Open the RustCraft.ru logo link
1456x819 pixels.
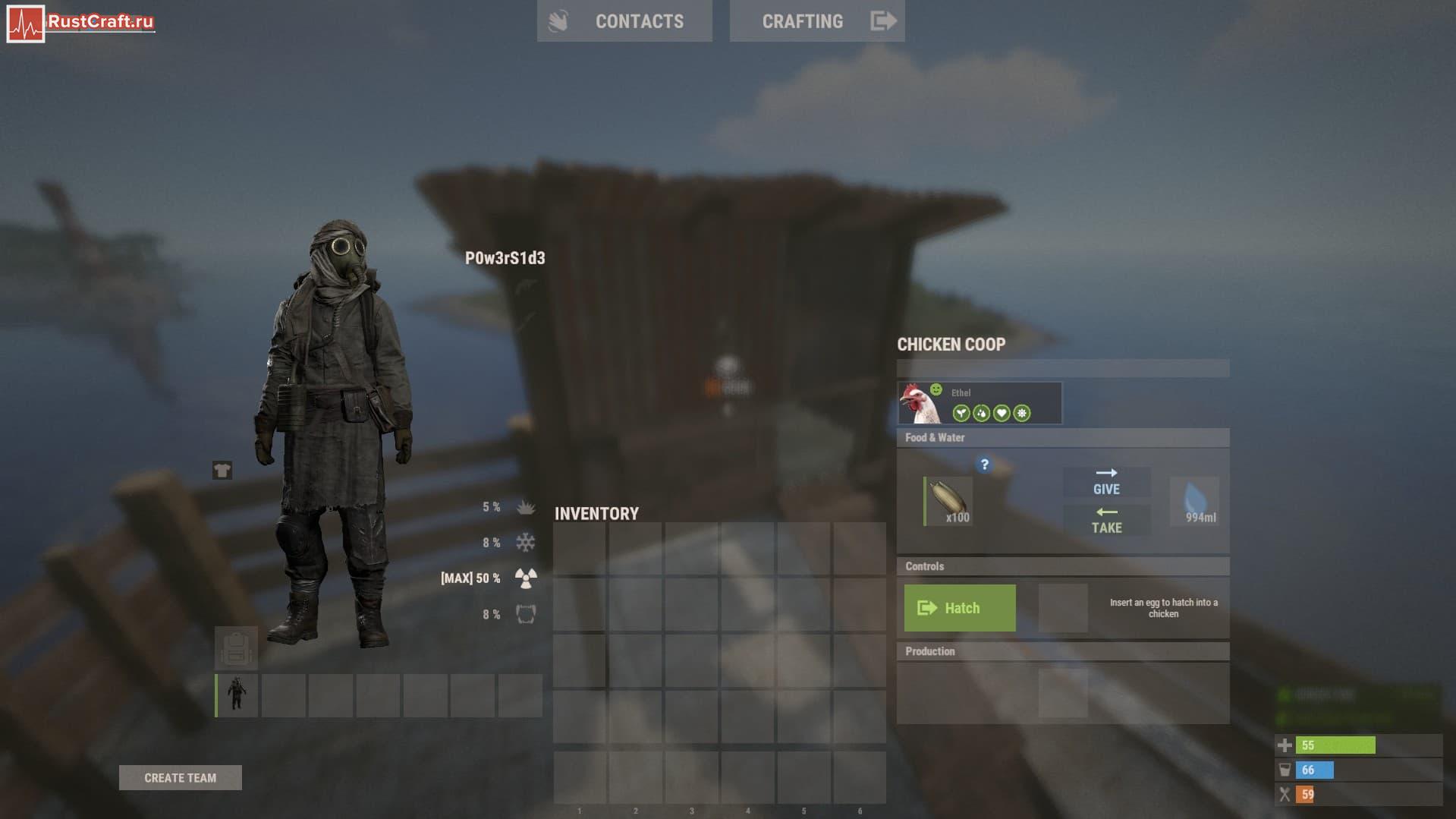tap(80, 22)
